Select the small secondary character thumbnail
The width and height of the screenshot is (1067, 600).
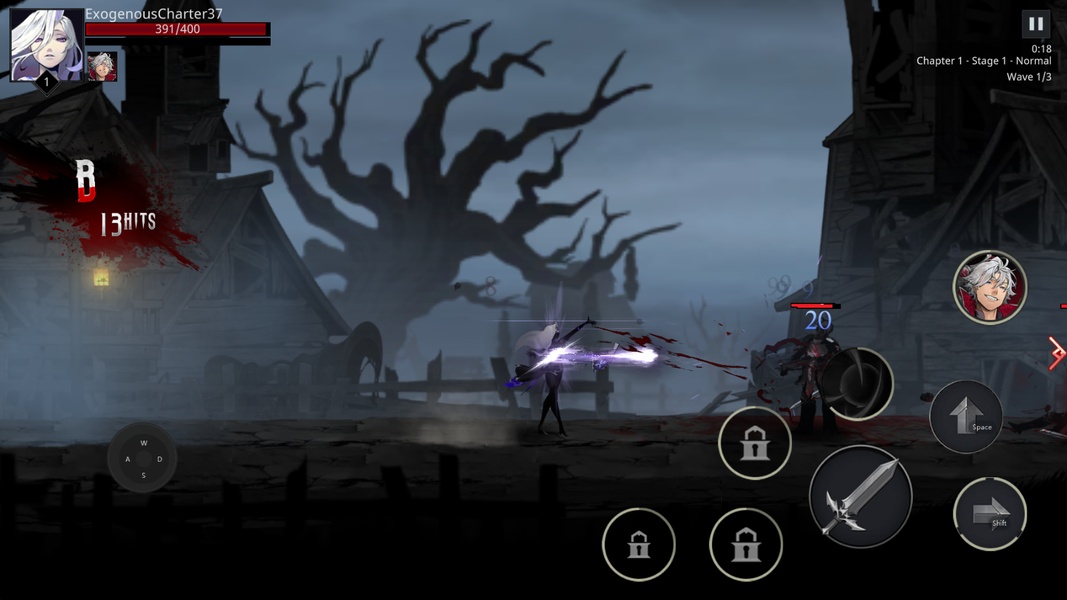point(102,66)
